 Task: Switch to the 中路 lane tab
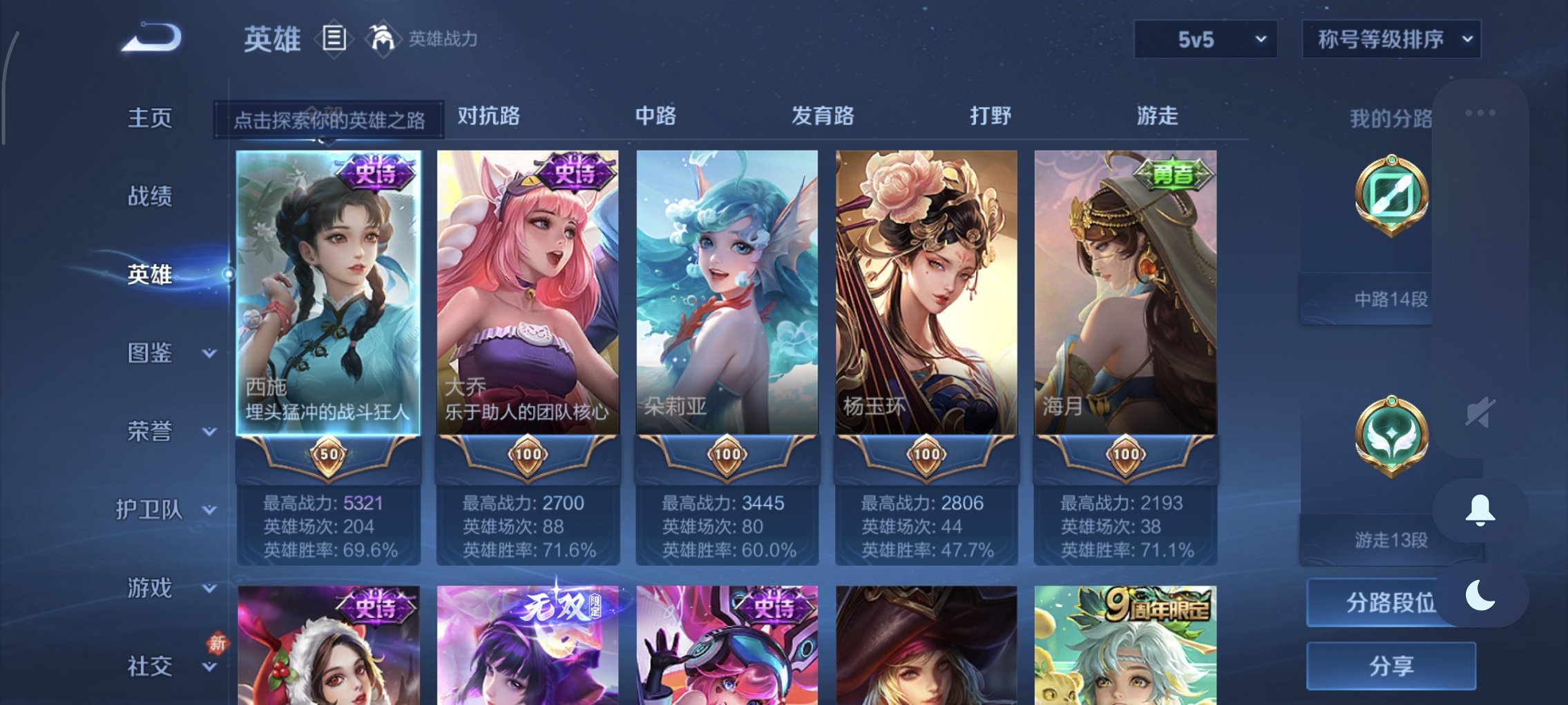(656, 116)
